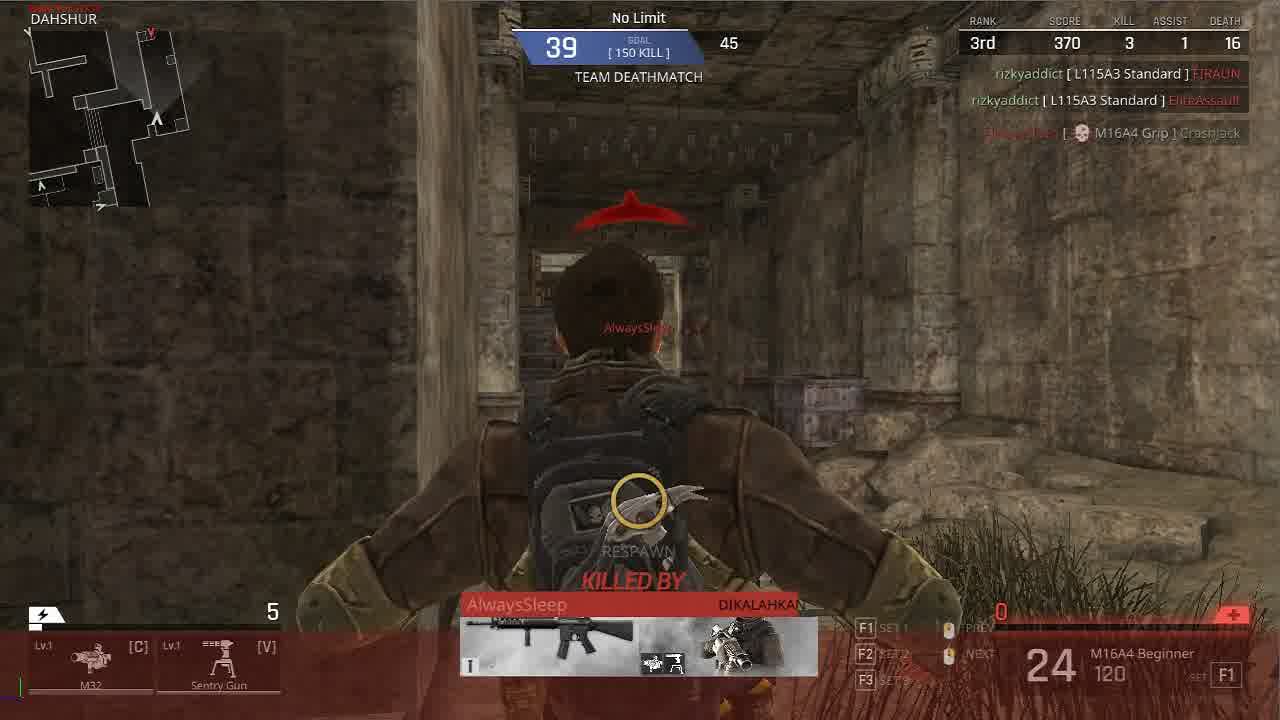Click the M16A4 thumbnail in the killcam panel
This screenshot has width=1280, height=720.
pyautogui.click(x=547, y=640)
